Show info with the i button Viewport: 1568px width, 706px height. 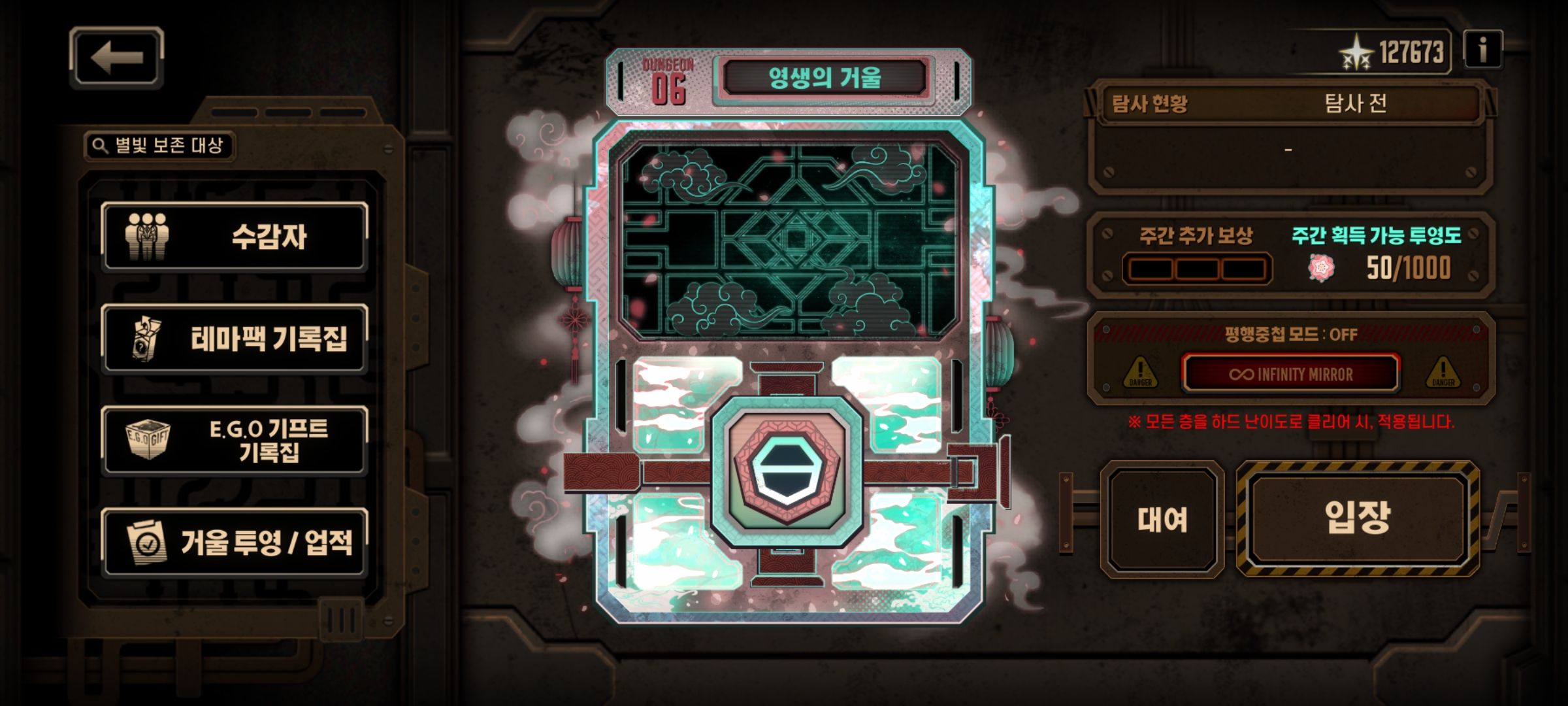[1482, 50]
